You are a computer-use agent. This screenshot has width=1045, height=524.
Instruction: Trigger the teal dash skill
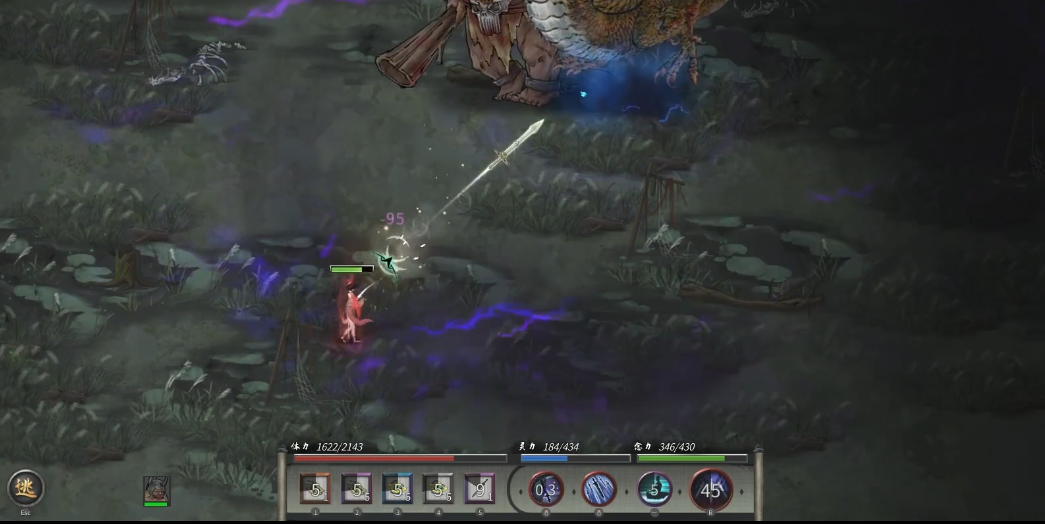click(x=655, y=490)
